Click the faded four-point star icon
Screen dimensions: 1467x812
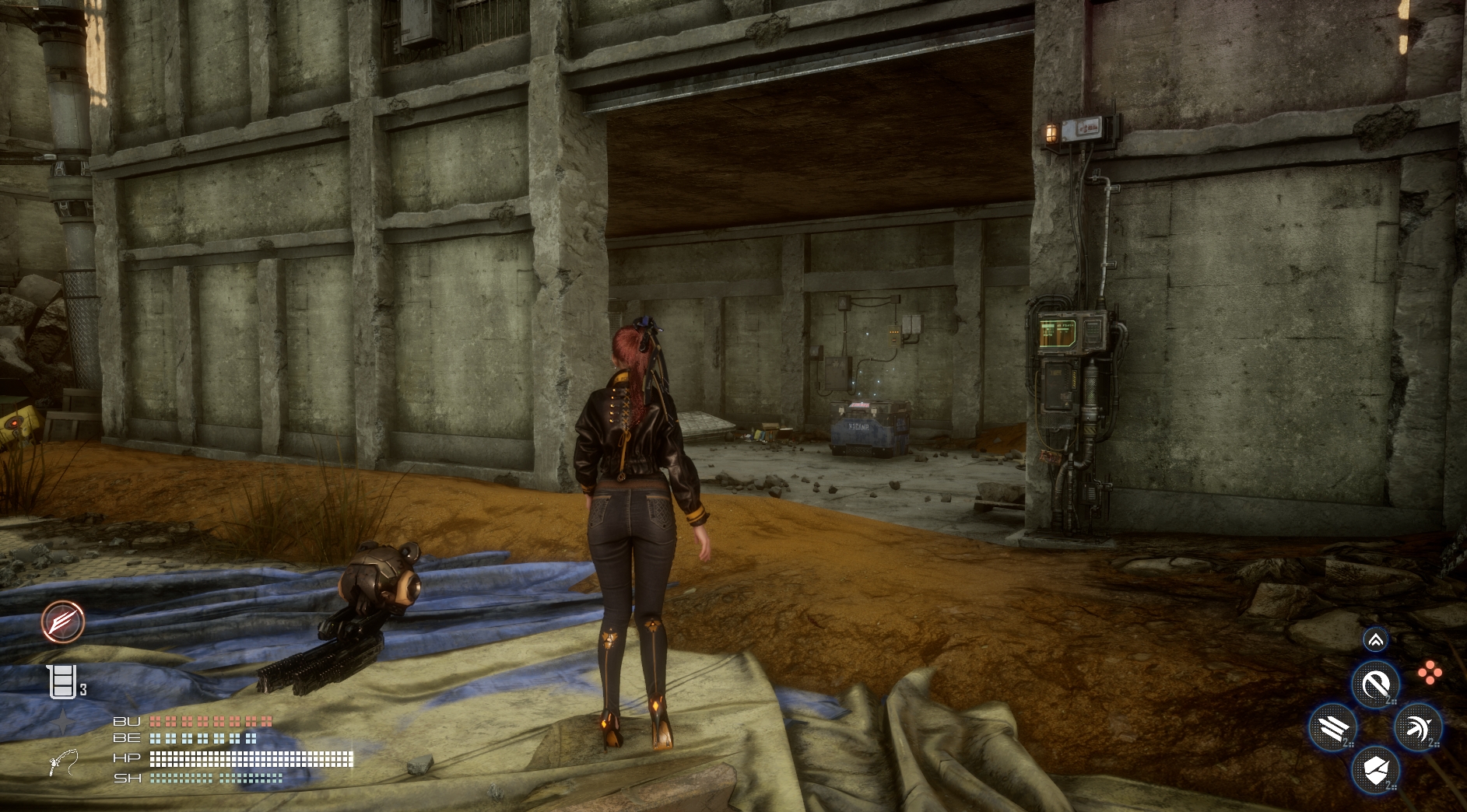(61, 722)
